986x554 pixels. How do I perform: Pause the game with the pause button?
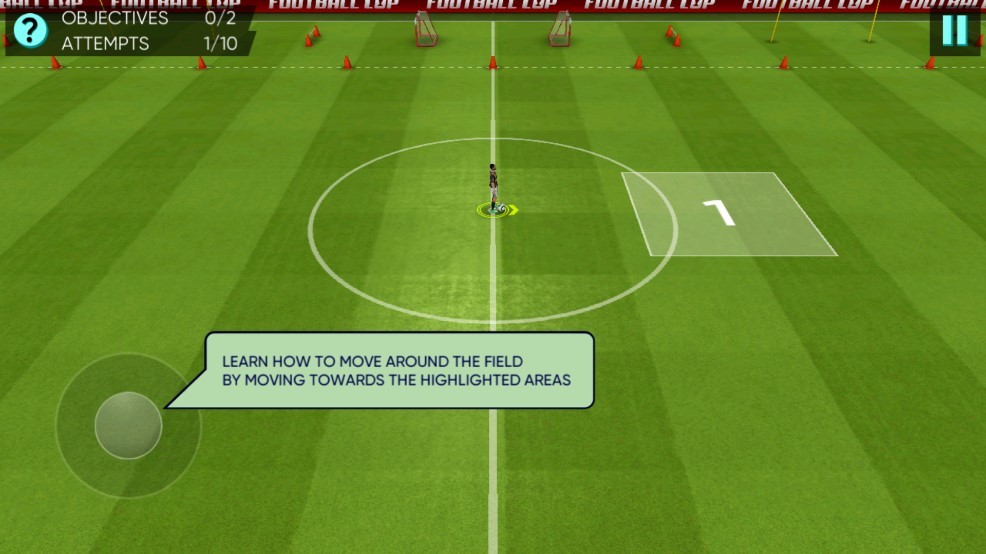tap(954, 31)
